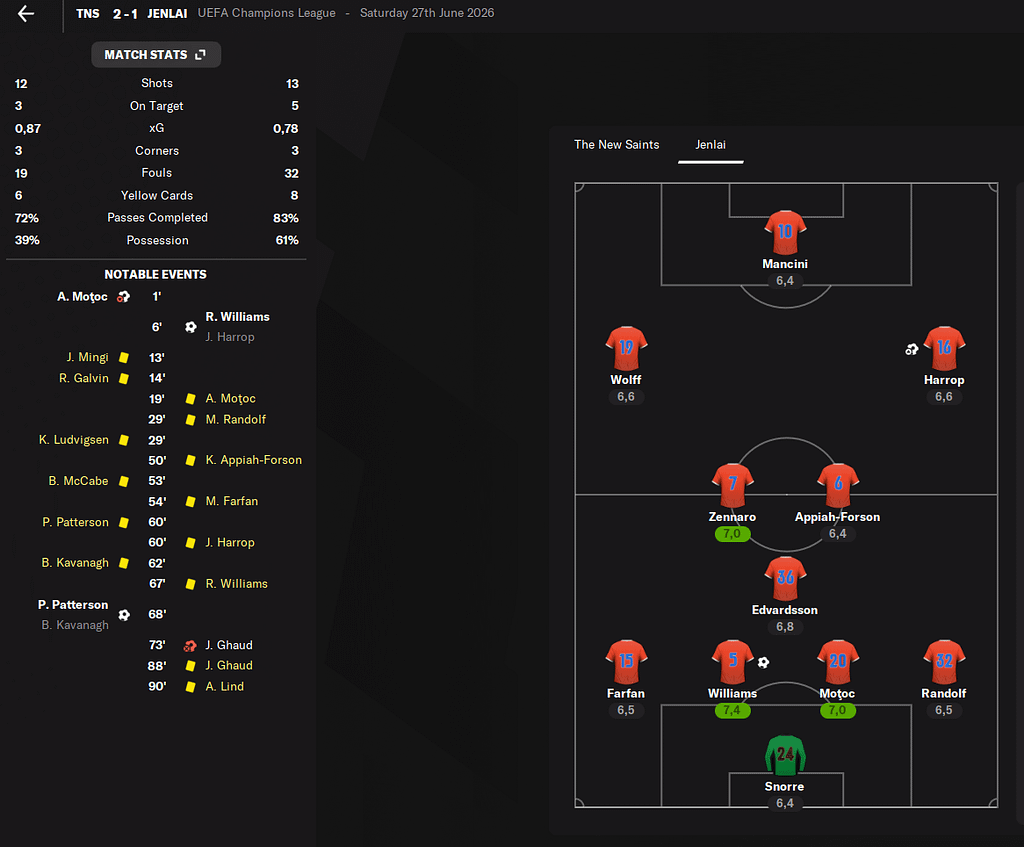The height and width of the screenshot is (847, 1024).
Task: Select Edvardsson in defensive midfield
Action: [785, 579]
